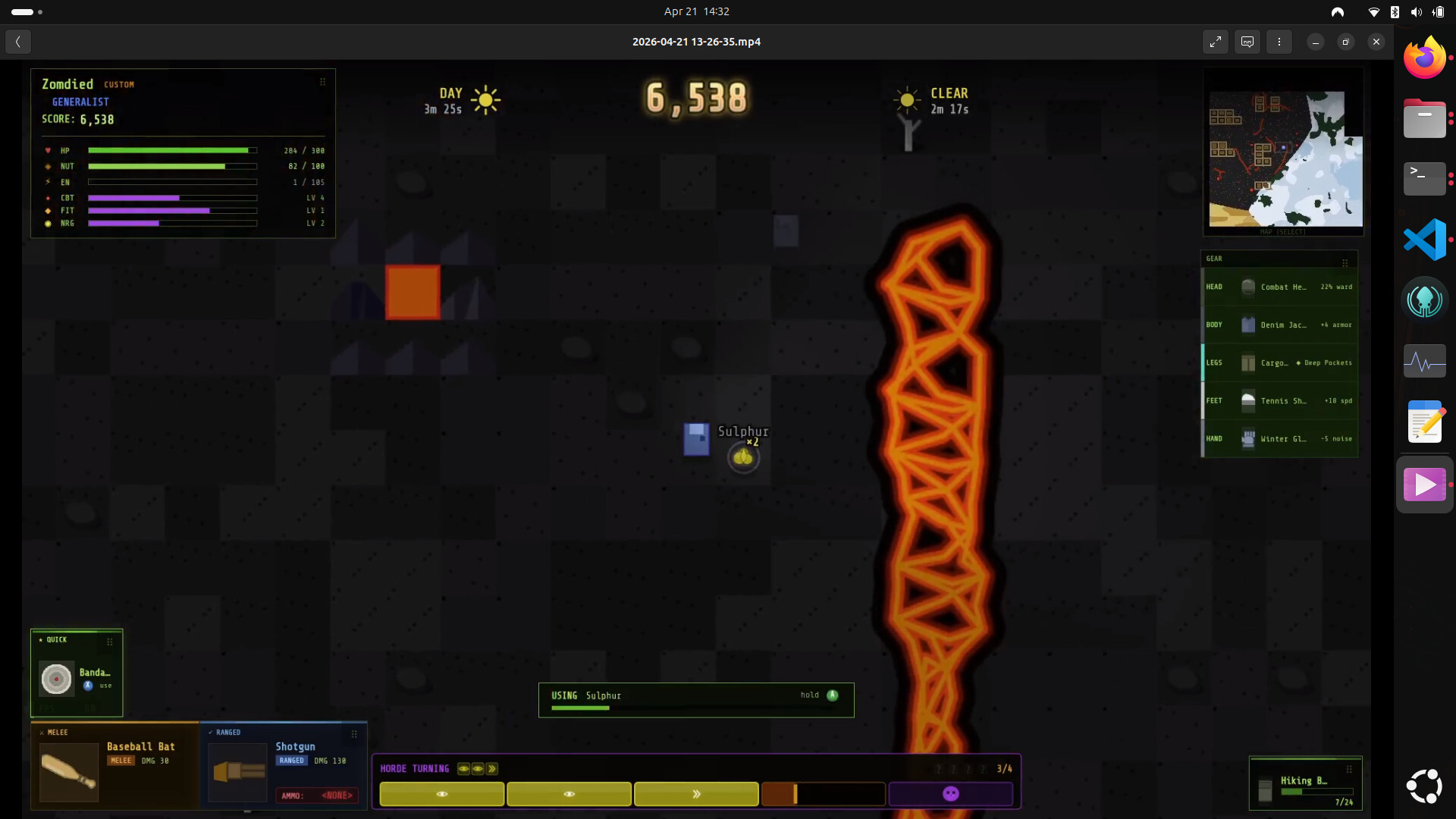
Task: Click the fullscreen button in the video titlebar
Action: pyautogui.click(x=1216, y=42)
